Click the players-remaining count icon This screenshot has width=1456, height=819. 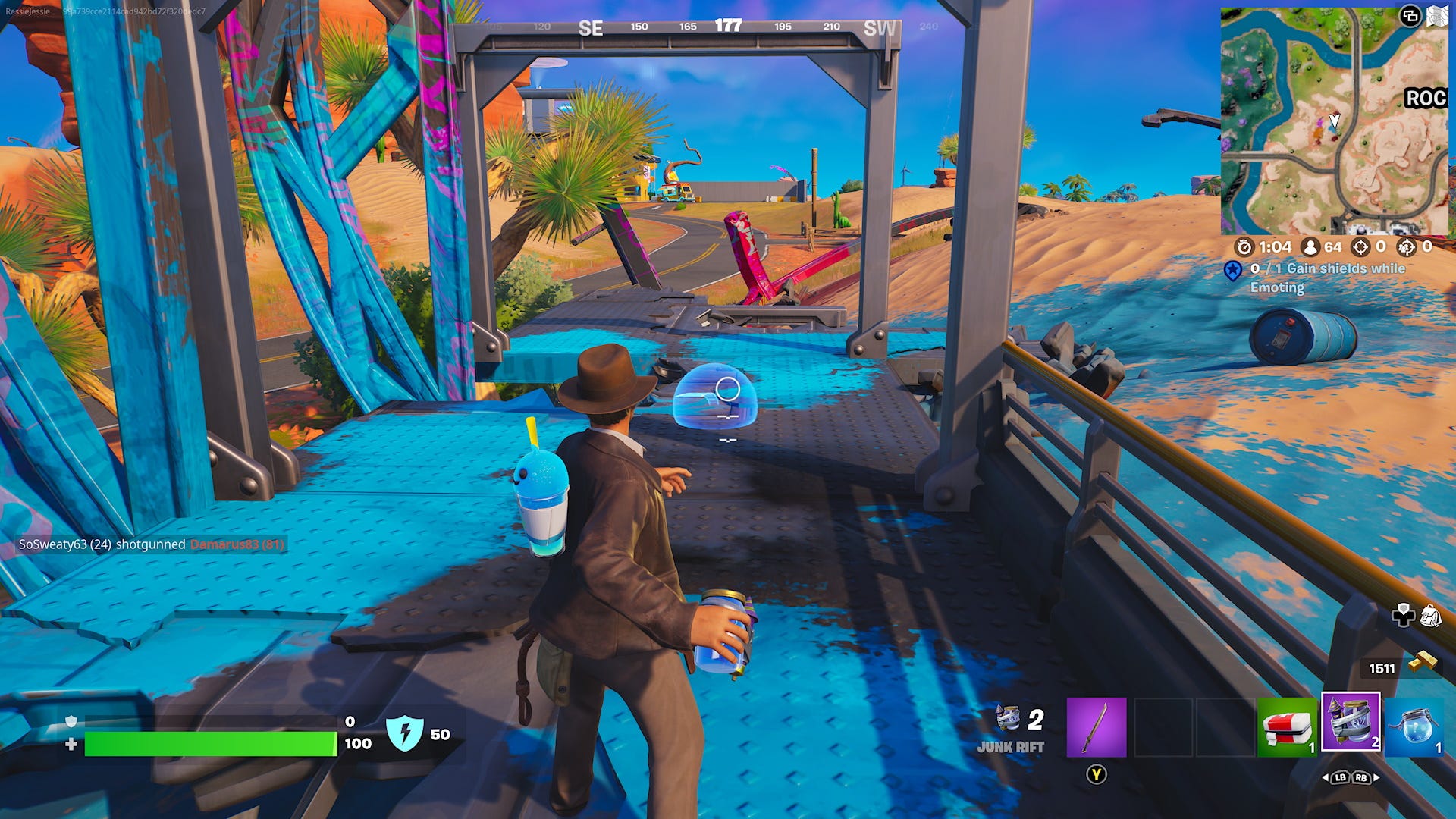1310,247
